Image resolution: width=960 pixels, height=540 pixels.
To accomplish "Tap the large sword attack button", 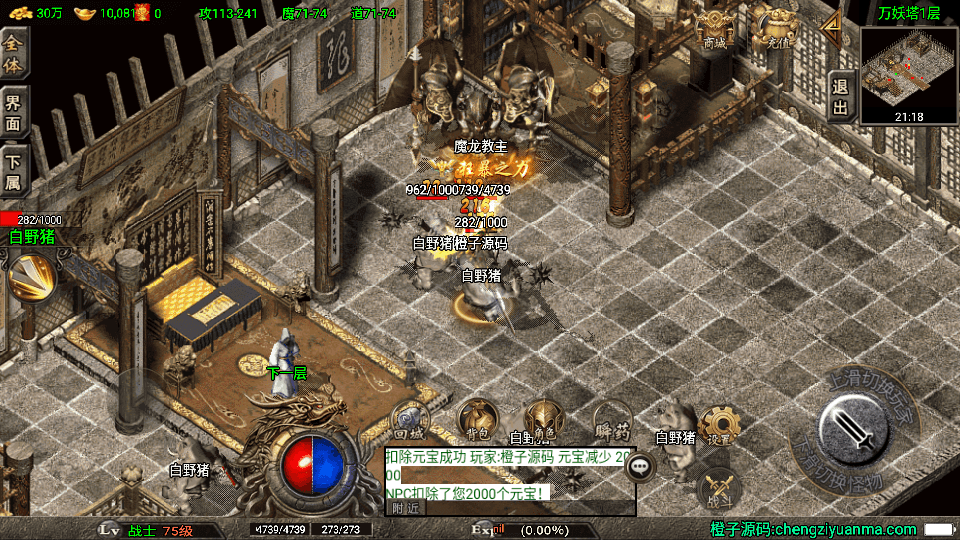I will pos(853,430).
